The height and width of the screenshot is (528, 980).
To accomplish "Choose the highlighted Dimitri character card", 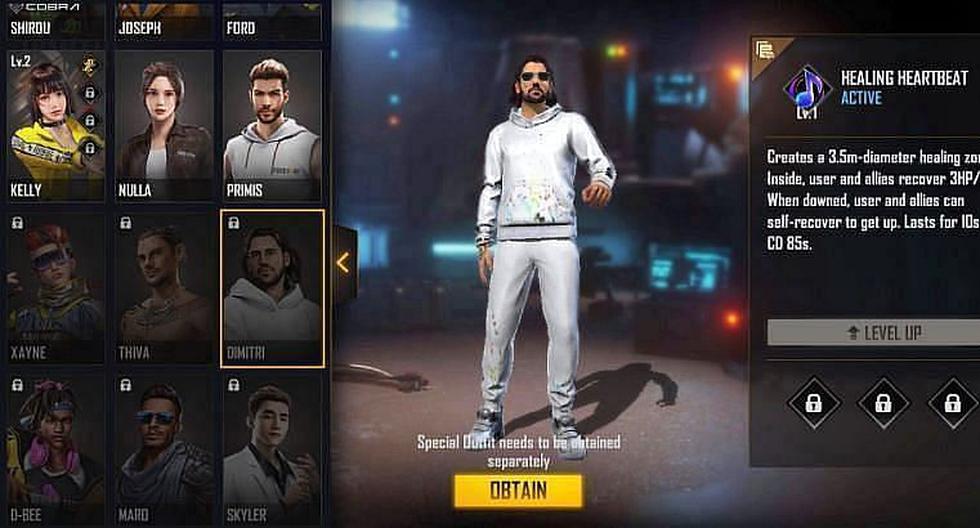I will pos(272,288).
